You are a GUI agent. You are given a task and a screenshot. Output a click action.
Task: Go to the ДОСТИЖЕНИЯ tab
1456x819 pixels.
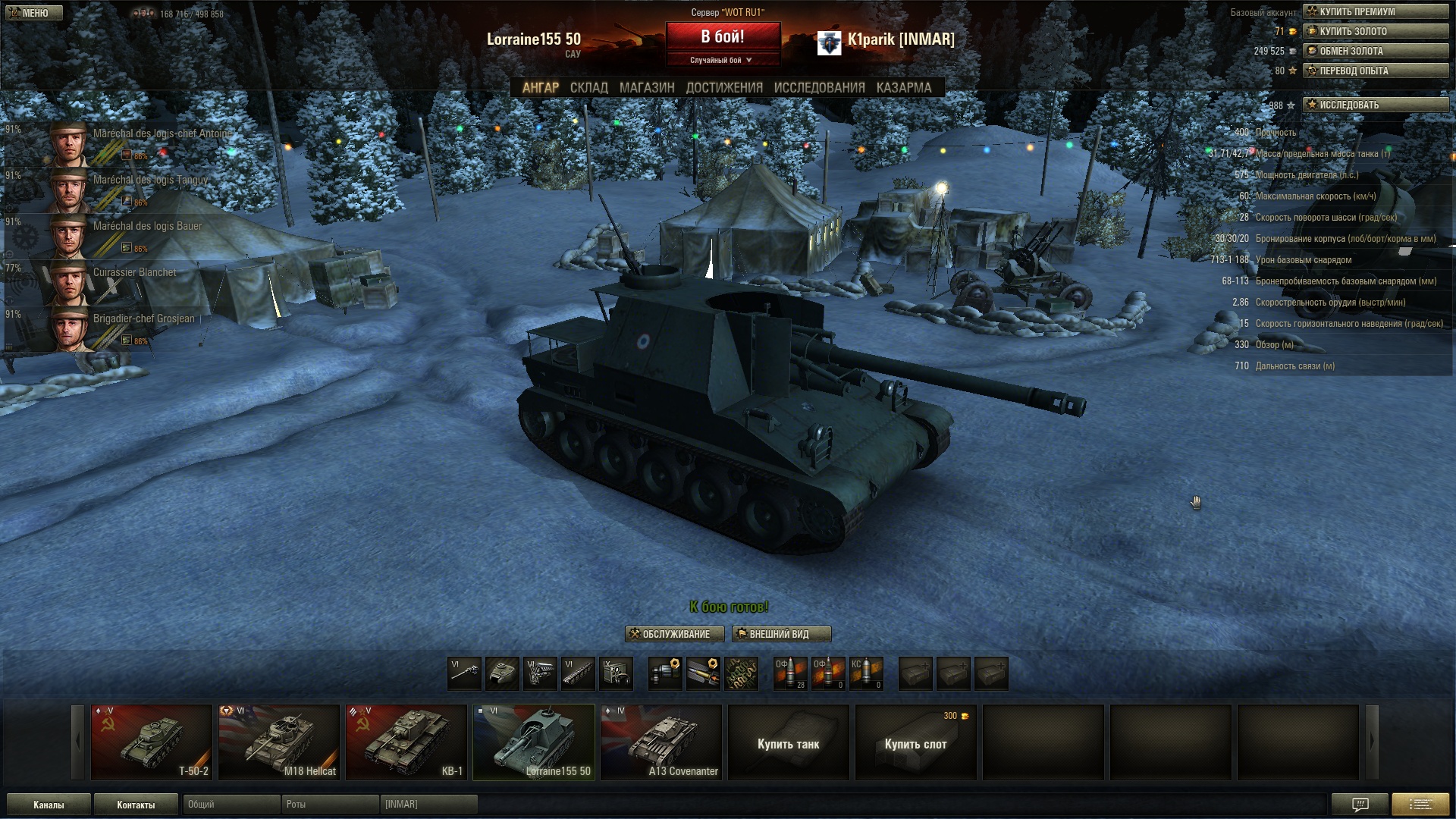click(x=724, y=88)
